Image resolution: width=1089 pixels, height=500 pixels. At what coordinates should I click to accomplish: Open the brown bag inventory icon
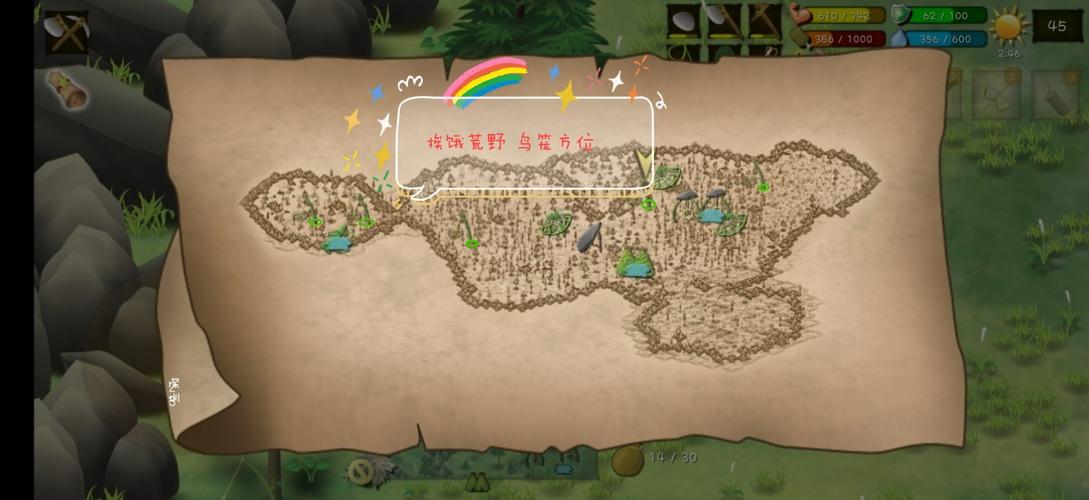(x=627, y=459)
